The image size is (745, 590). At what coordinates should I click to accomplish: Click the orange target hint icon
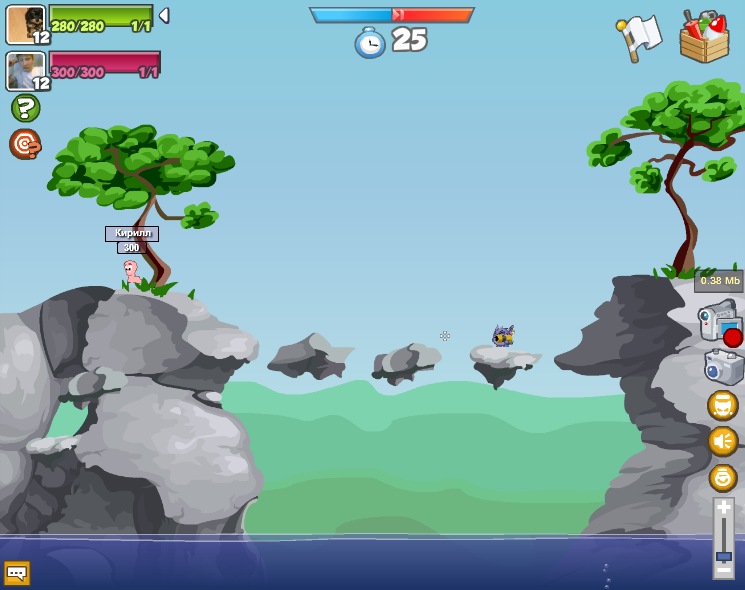(x=25, y=144)
